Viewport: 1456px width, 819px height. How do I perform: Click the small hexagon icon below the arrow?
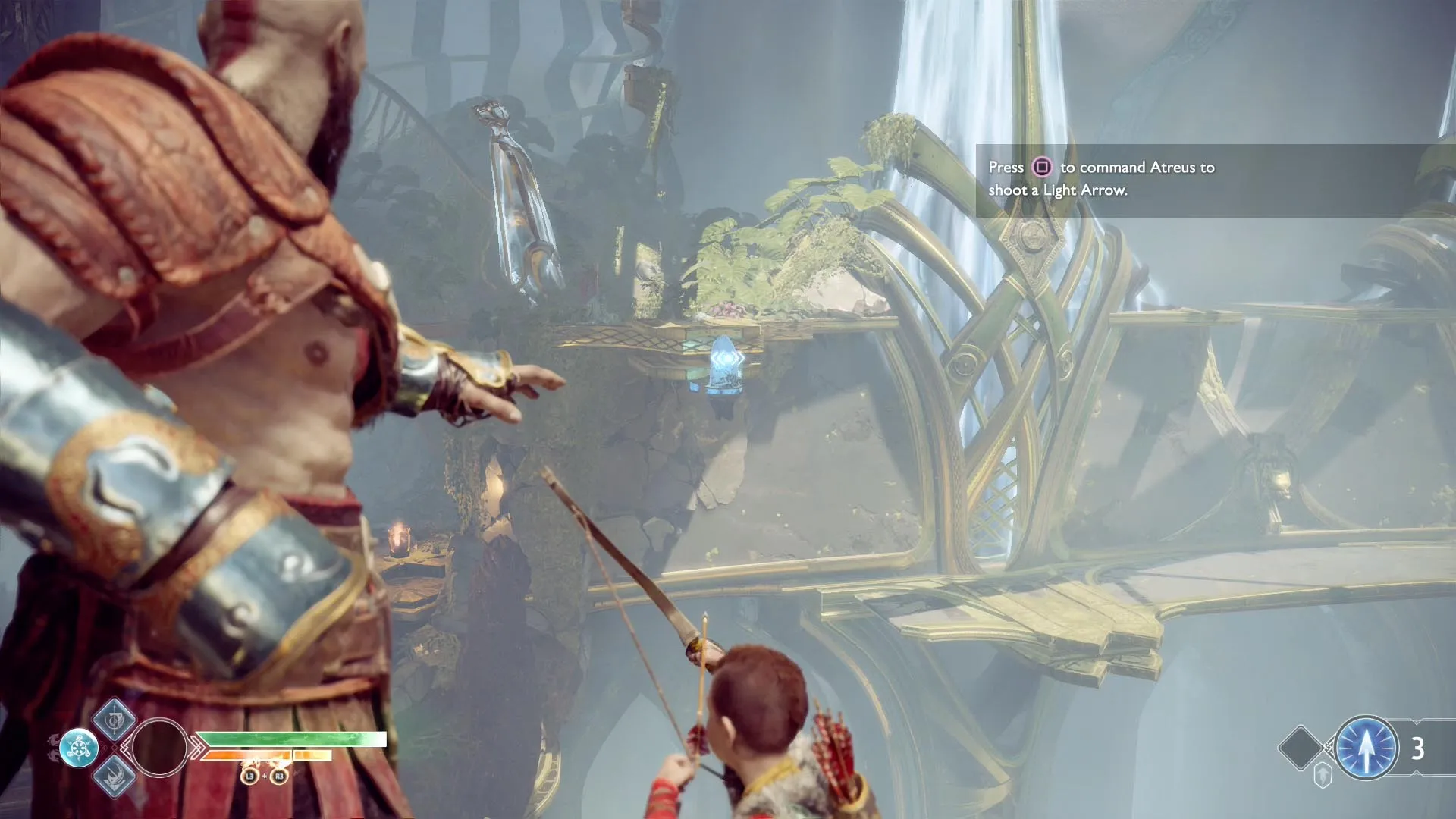click(1323, 776)
